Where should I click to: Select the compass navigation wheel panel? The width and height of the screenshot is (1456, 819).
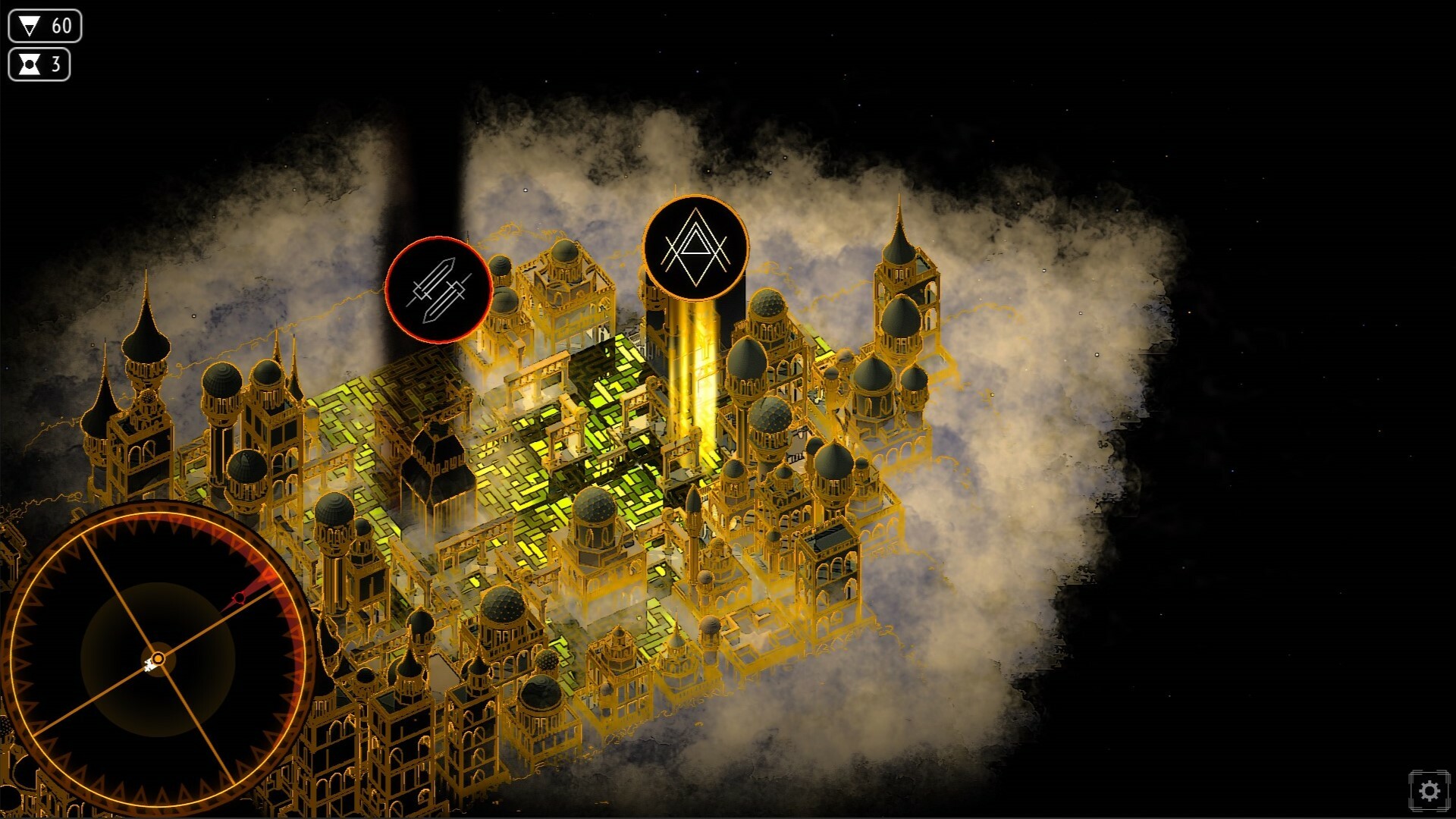coord(159,660)
